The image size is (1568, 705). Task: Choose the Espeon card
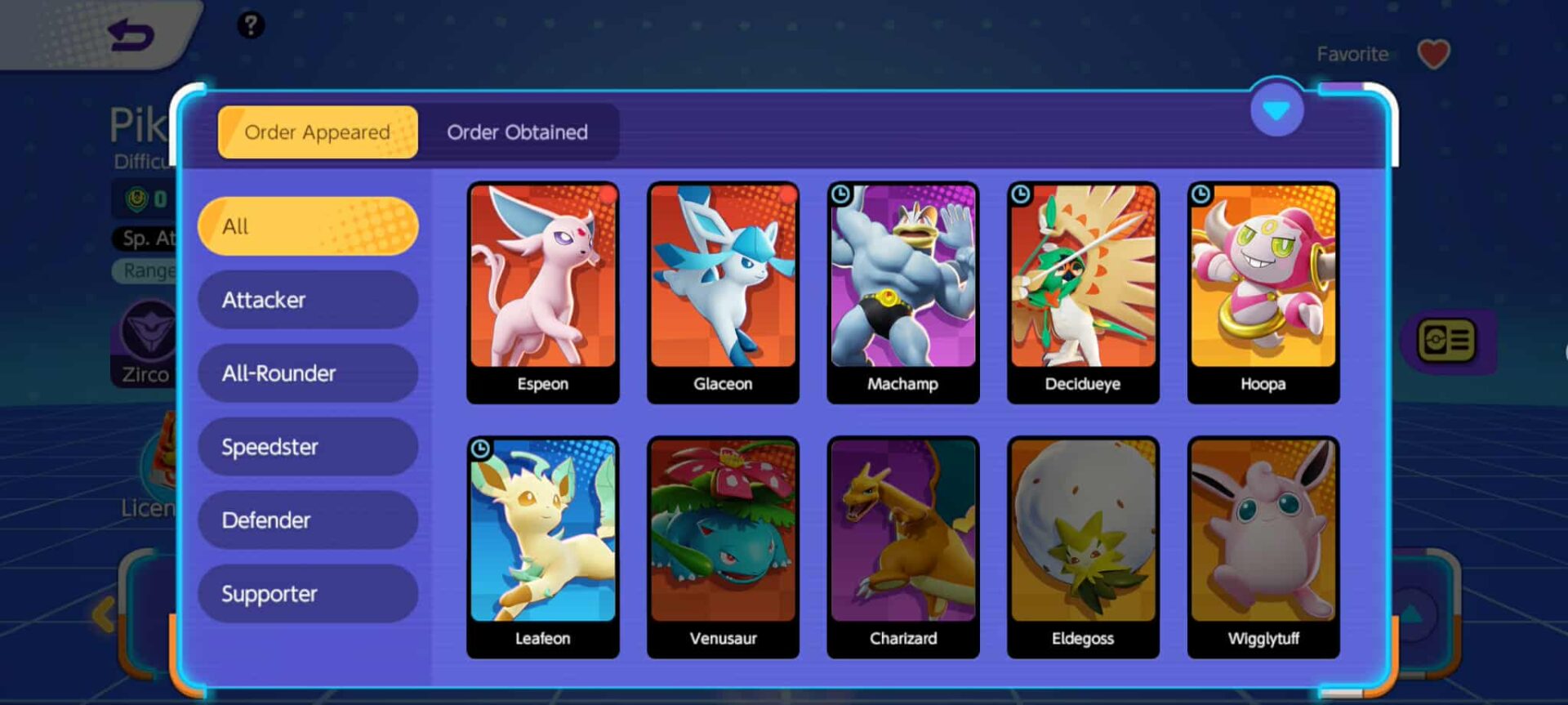pos(543,292)
